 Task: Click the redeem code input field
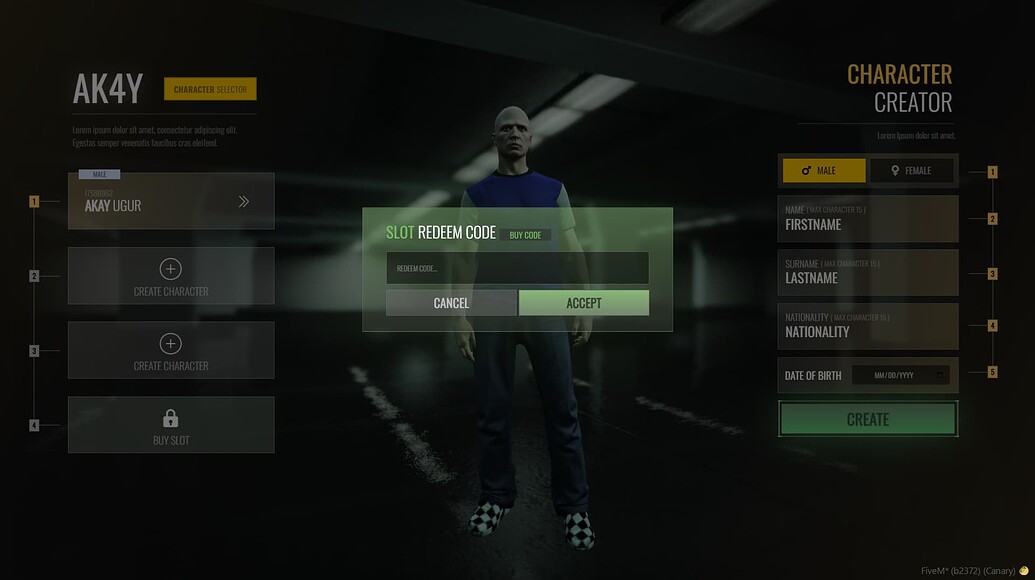click(x=517, y=268)
